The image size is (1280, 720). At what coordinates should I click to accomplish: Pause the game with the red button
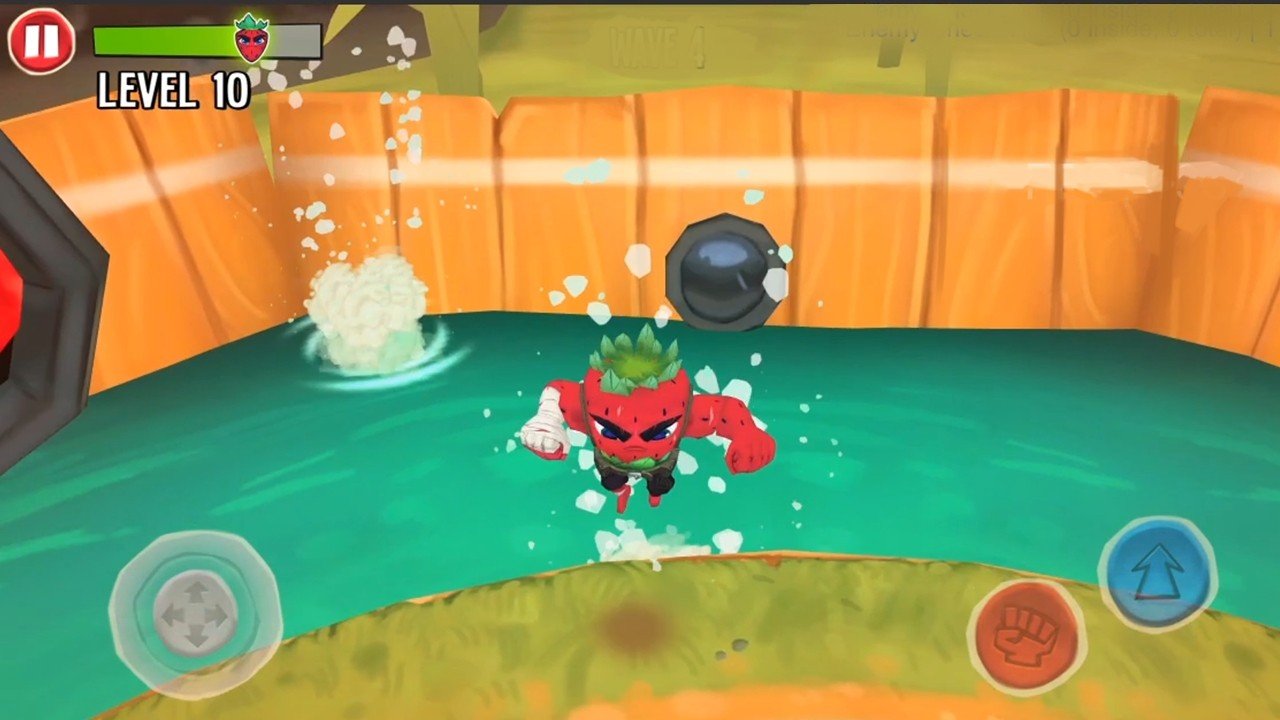tap(41, 41)
